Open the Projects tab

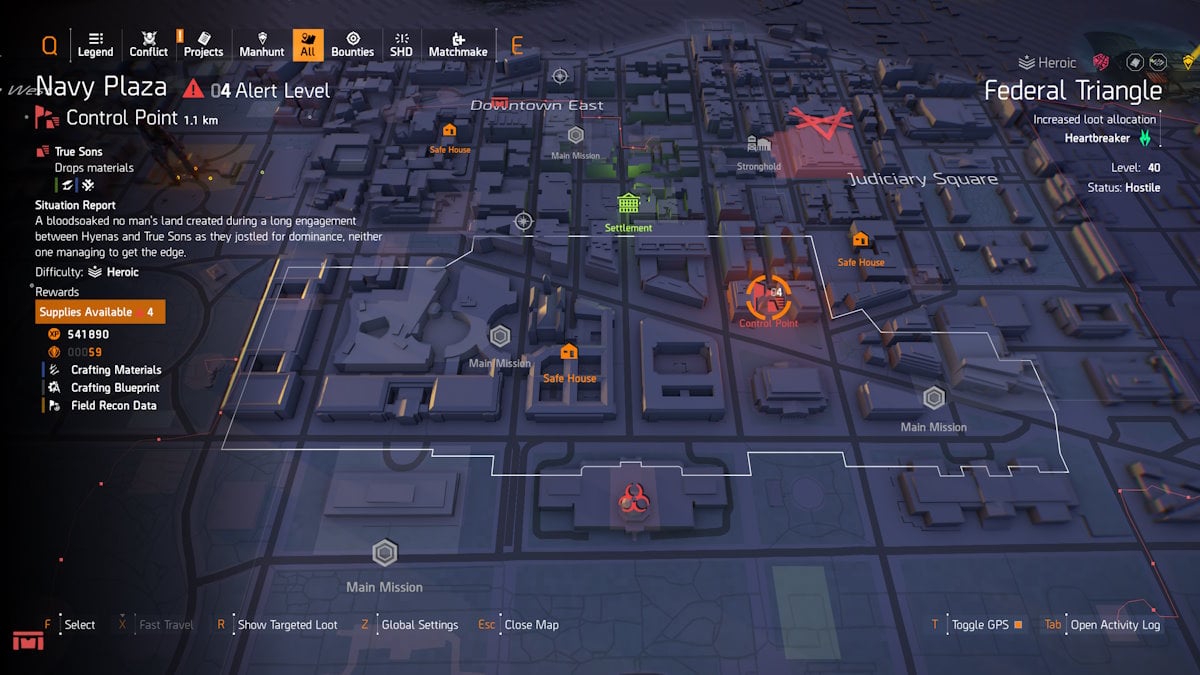(x=203, y=45)
